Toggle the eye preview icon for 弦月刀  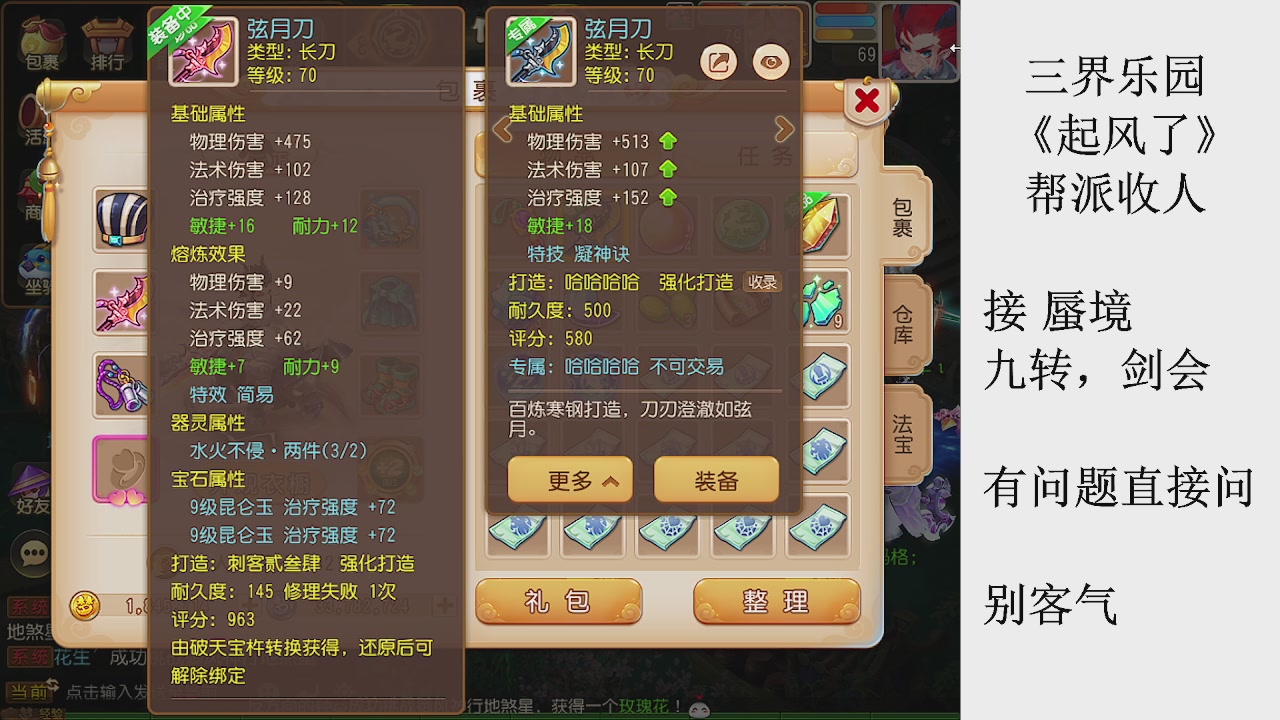[x=772, y=62]
